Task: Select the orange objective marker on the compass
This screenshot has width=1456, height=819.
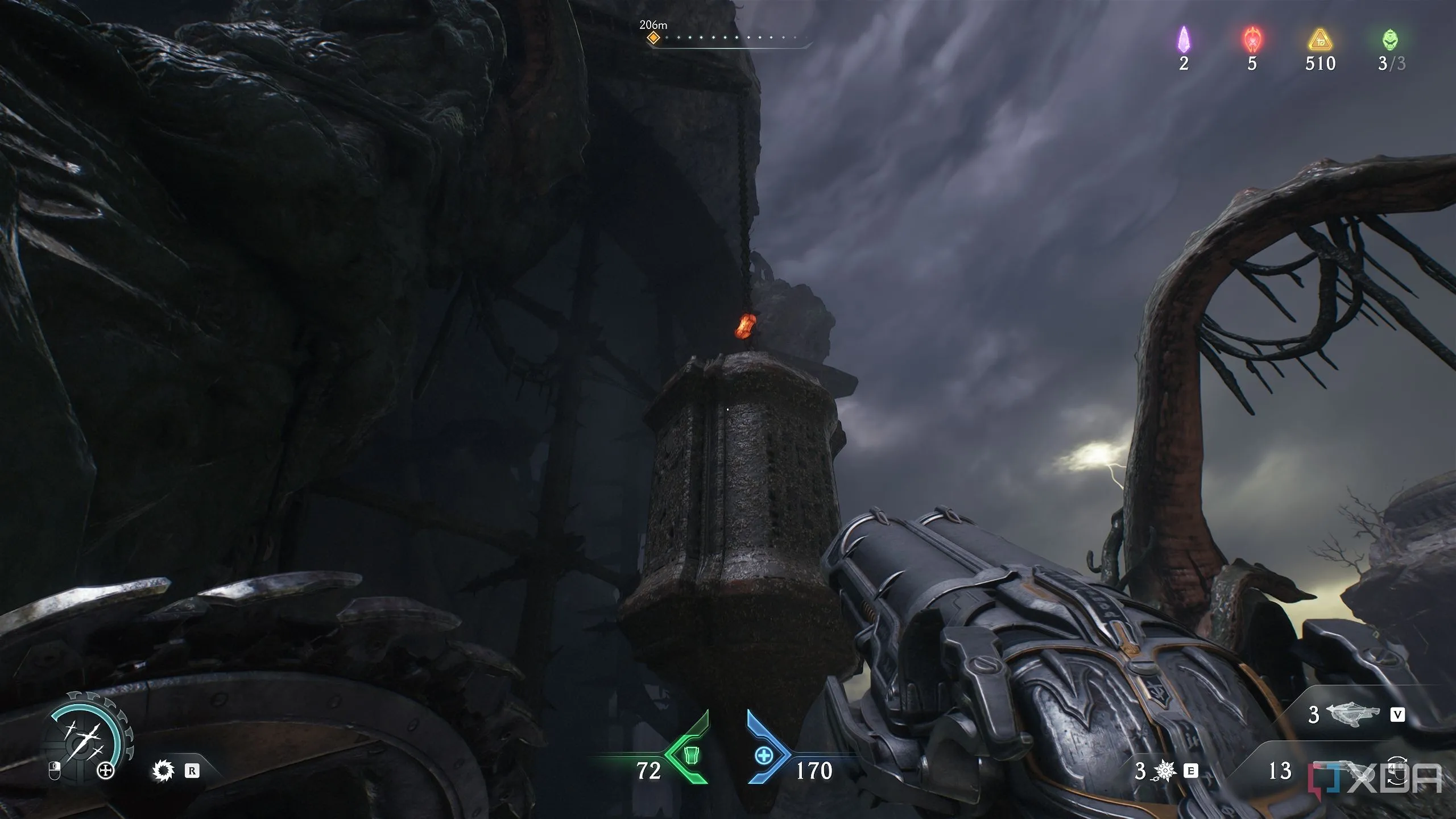Action: [654, 38]
